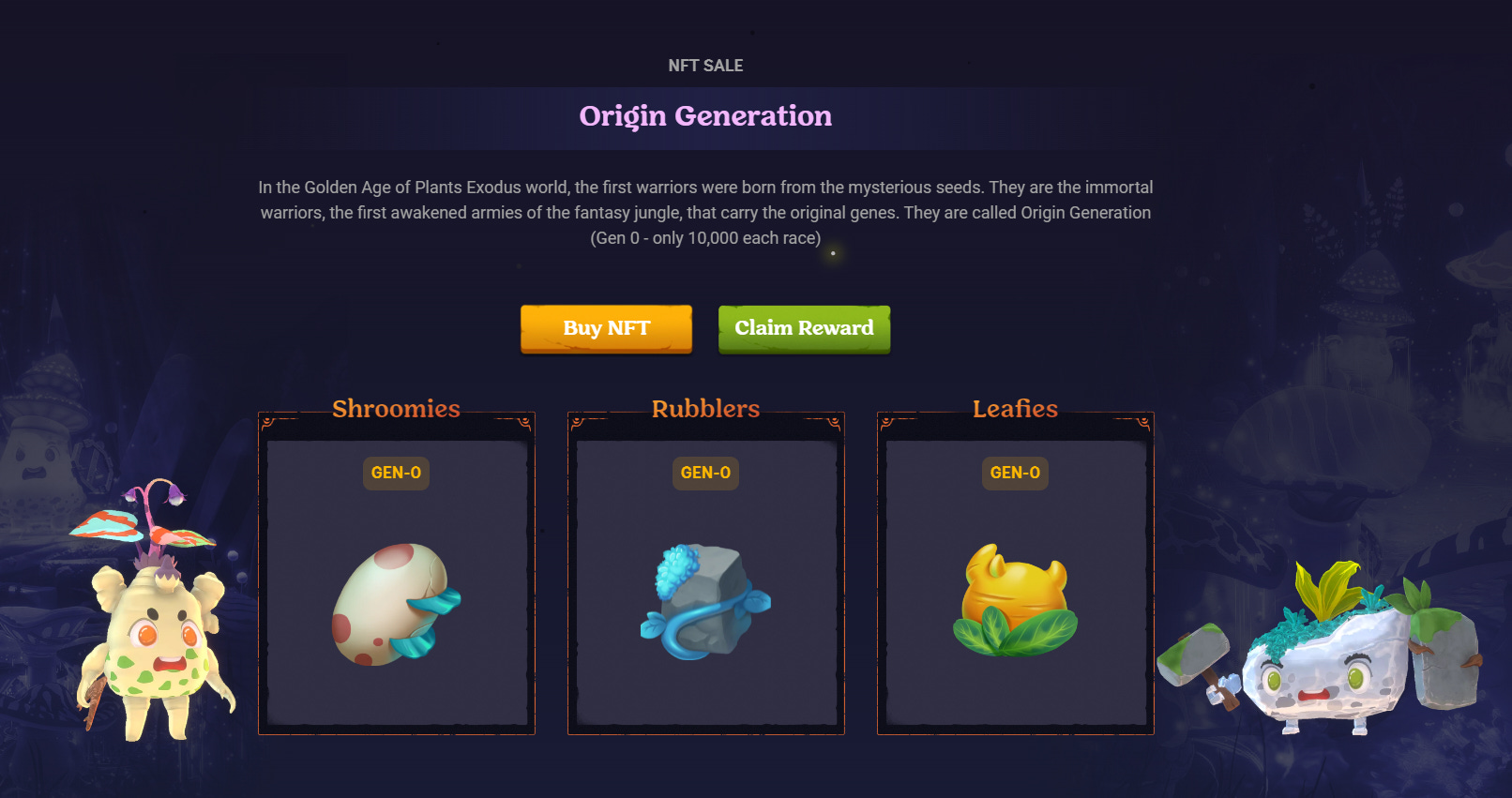
Task: Select the Rubblers blue rock icon
Action: click(705, 605)
